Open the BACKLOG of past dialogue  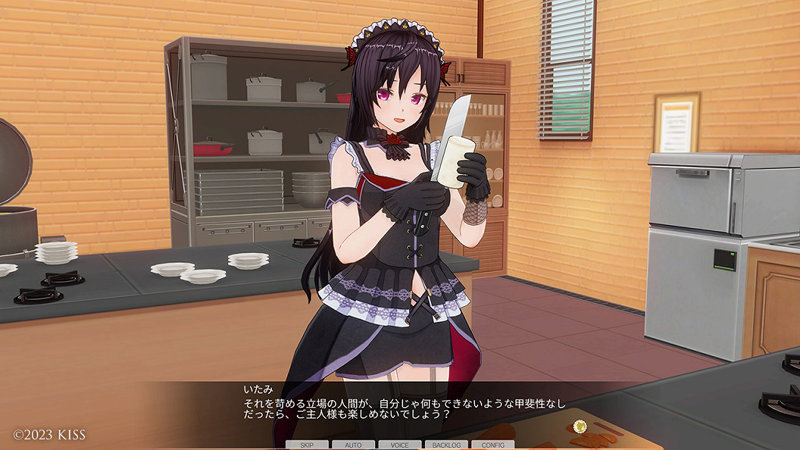pos(446,443)
